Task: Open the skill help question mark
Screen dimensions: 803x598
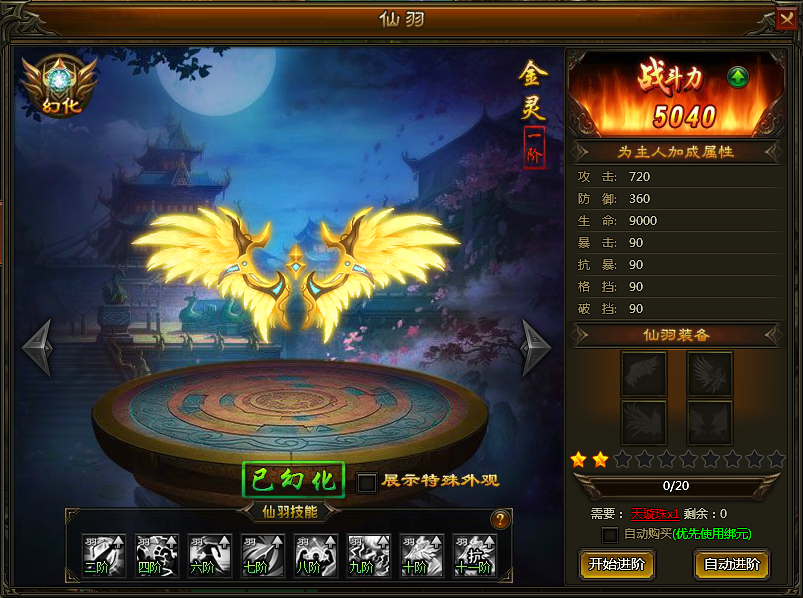Action: 500,519
